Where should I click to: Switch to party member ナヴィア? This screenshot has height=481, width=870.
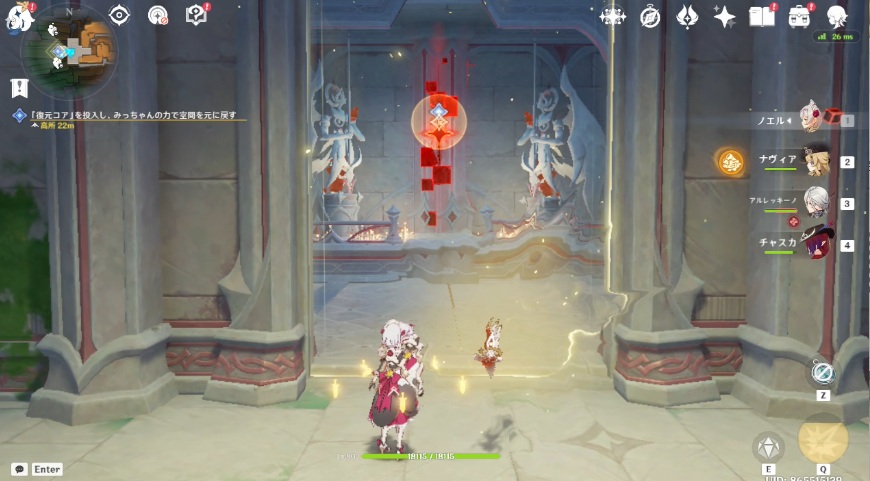814,161
